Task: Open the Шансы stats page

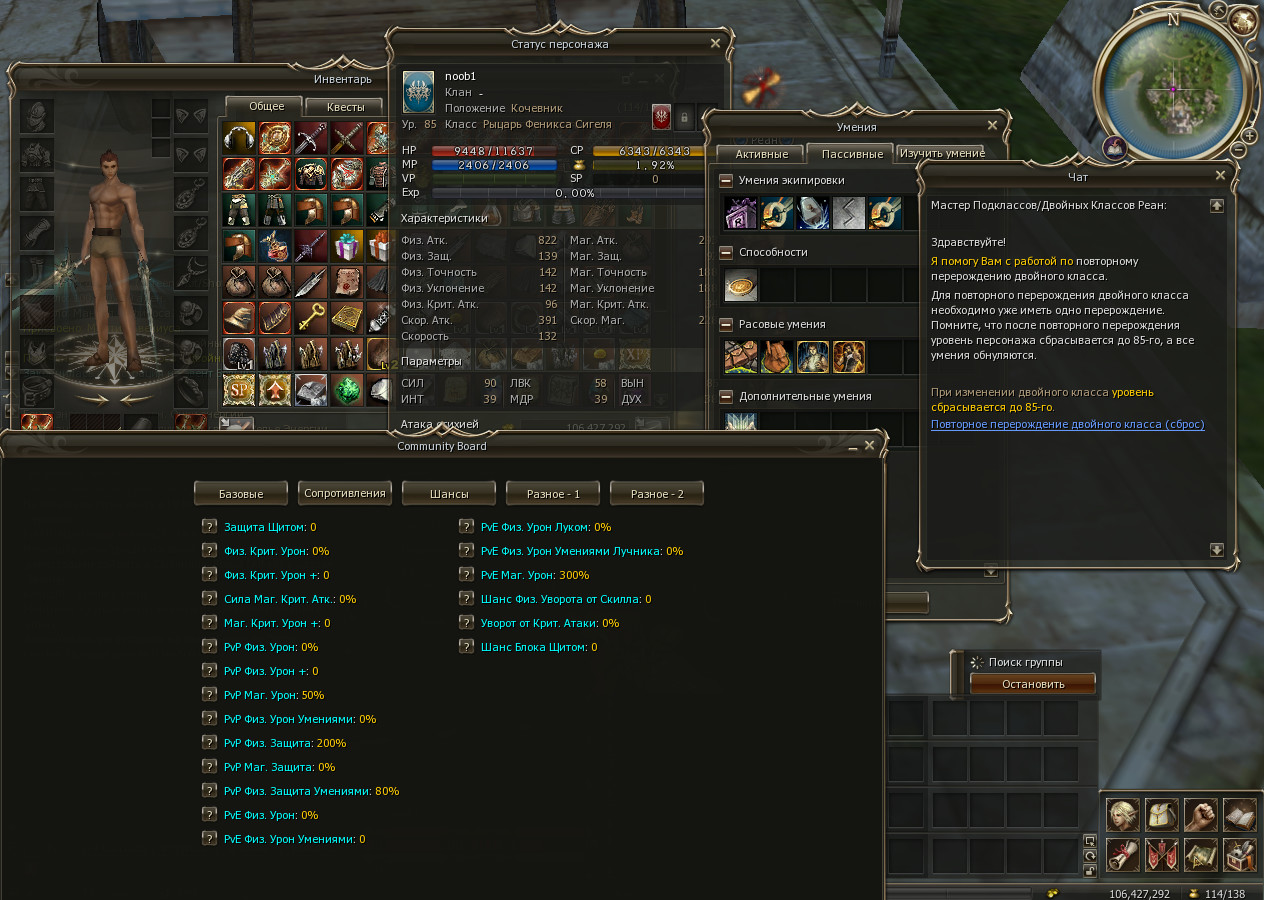Action: tap(449, 493)
